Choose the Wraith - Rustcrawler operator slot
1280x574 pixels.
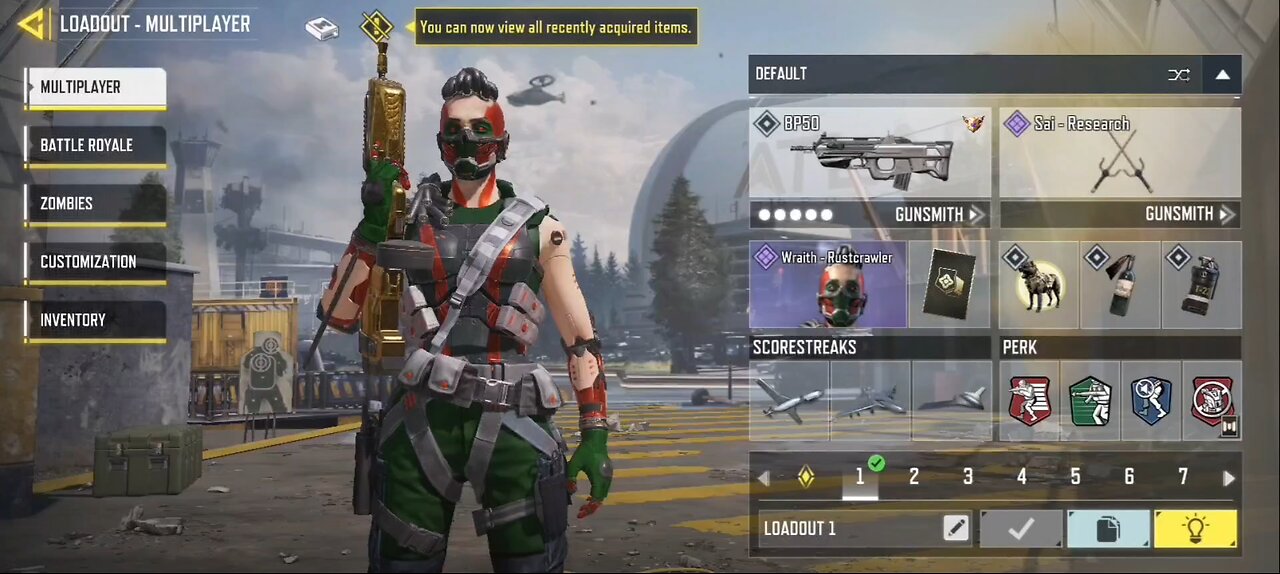[828, 285]
